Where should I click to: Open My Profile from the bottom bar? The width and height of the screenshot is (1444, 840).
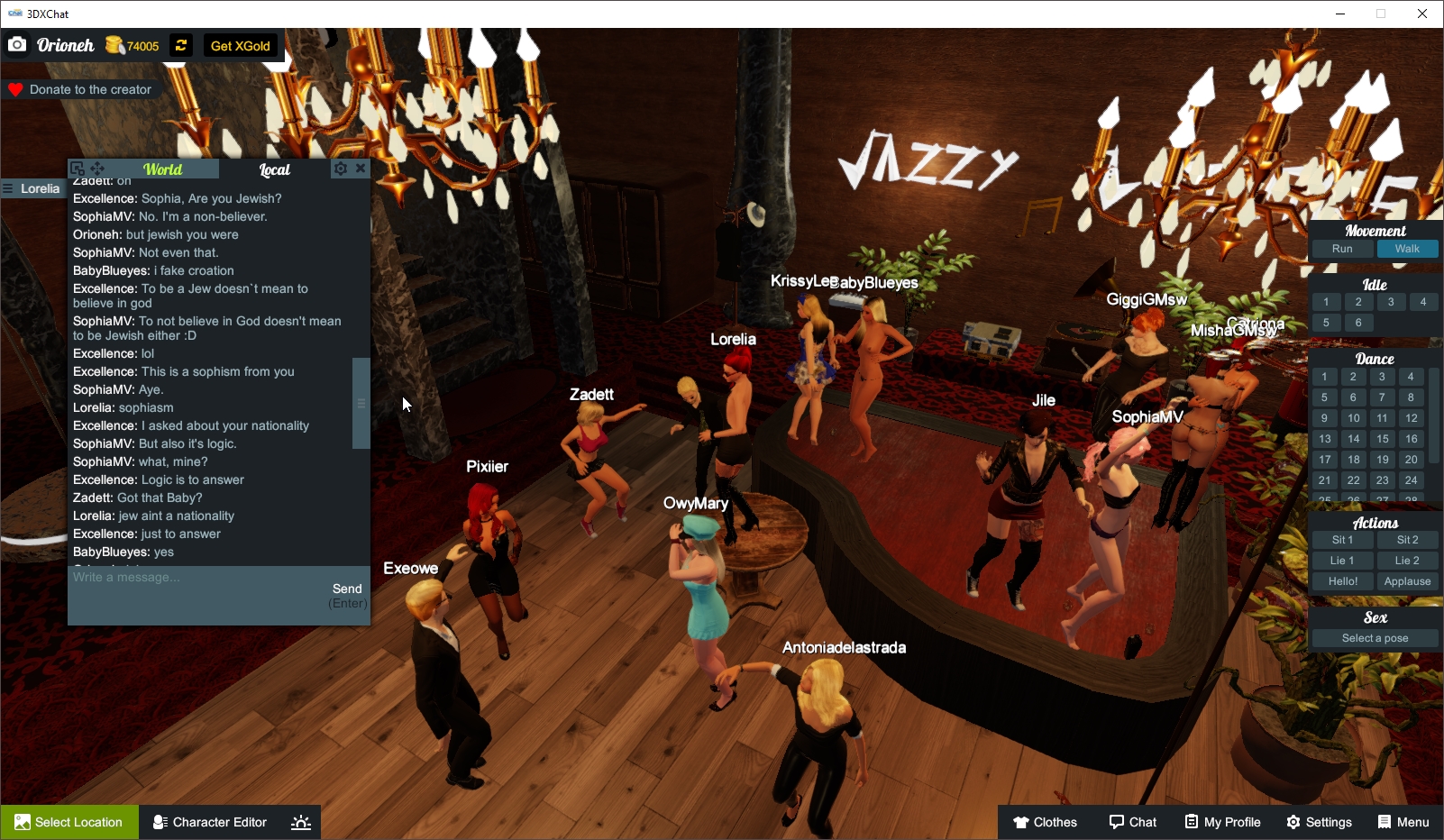[x=1222, y=822]
